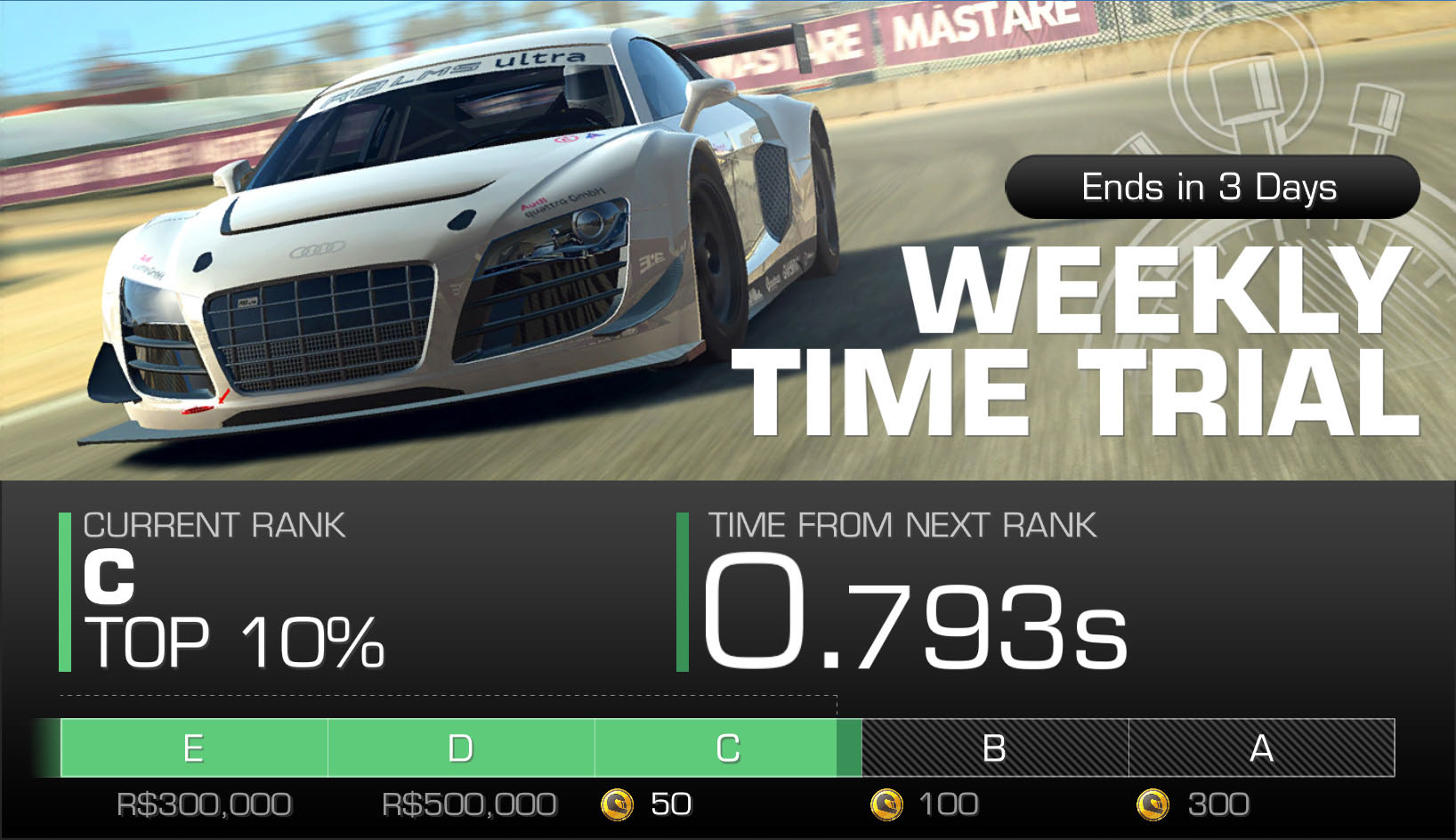Choose the C rank tier segment
The width and height of the screenshot is (1456, 840).
[727, 748]
